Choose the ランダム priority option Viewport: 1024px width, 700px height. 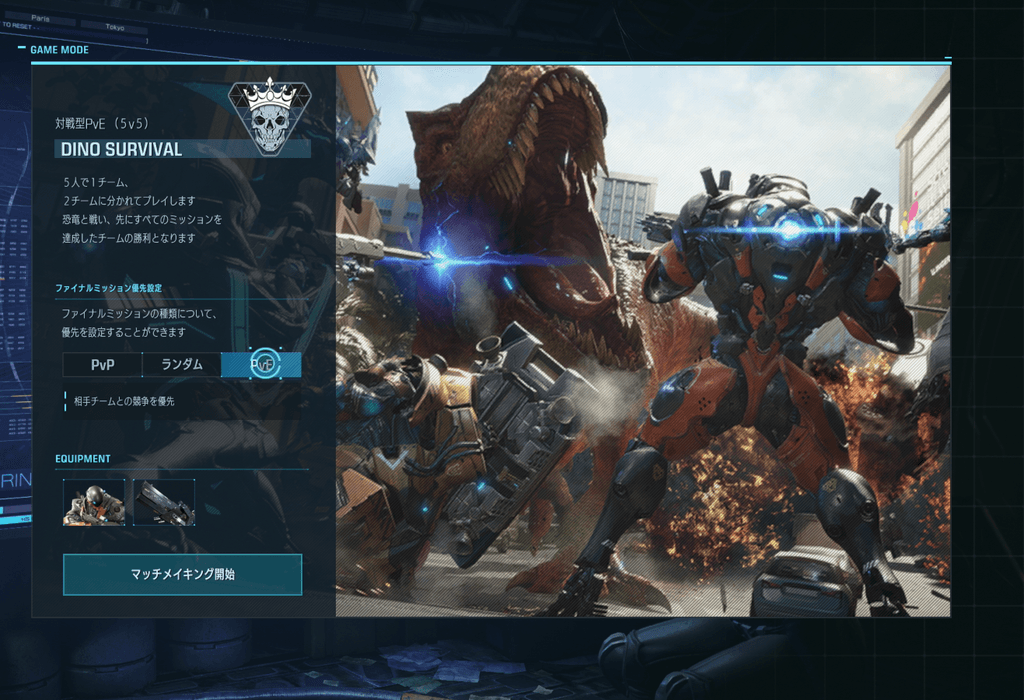(182, 365)
